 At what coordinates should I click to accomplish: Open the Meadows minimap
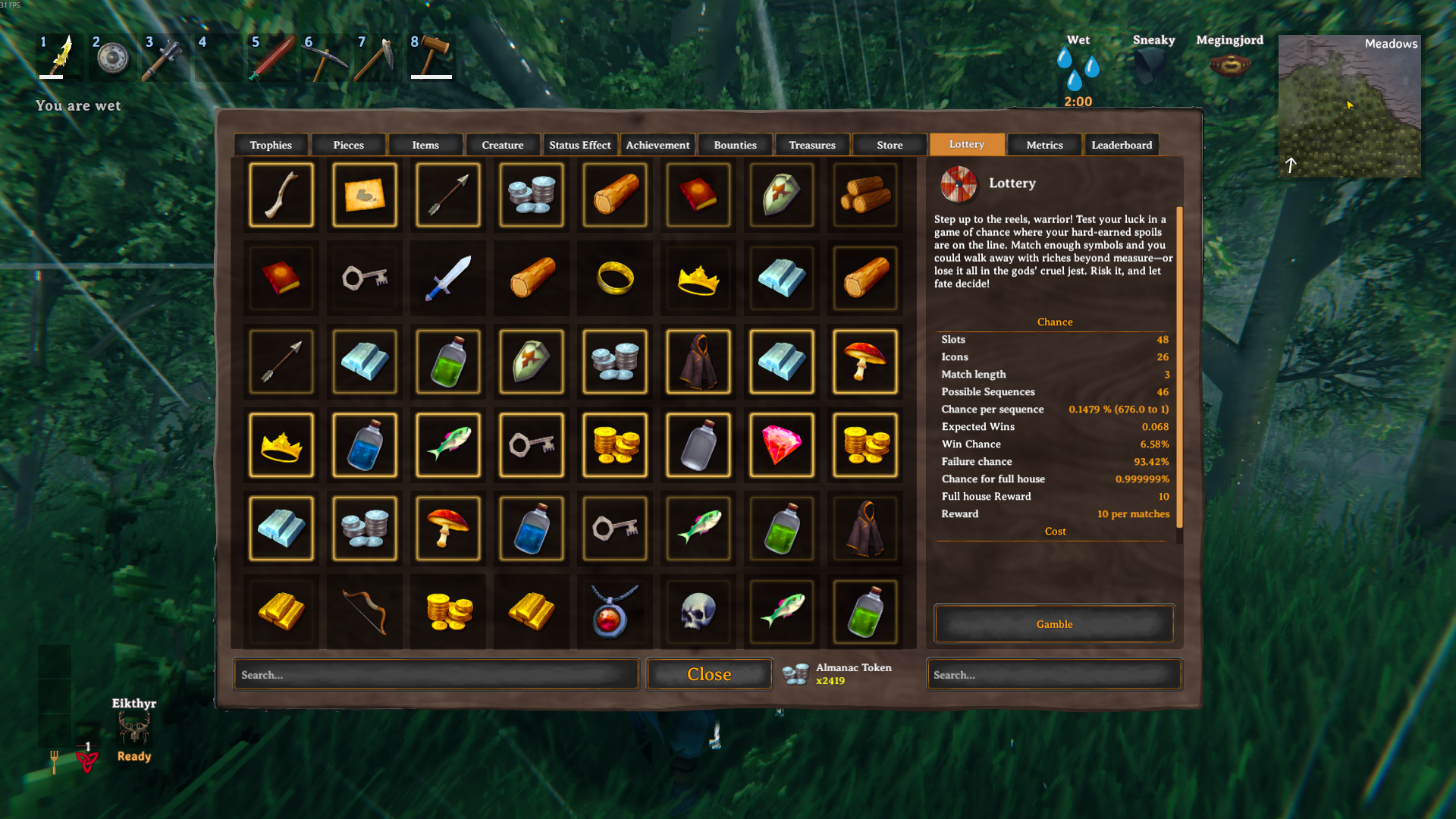pyautogui.click(x=1349, y=106)
